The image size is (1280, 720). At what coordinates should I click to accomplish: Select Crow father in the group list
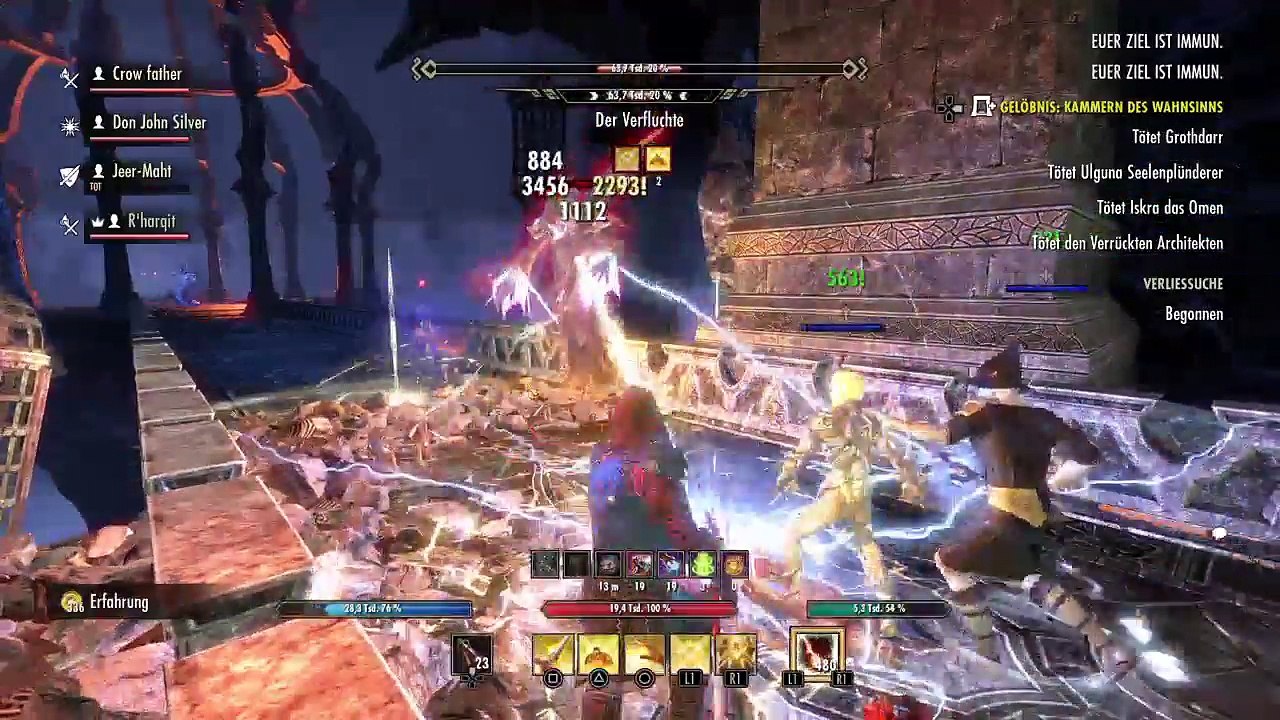146,74
